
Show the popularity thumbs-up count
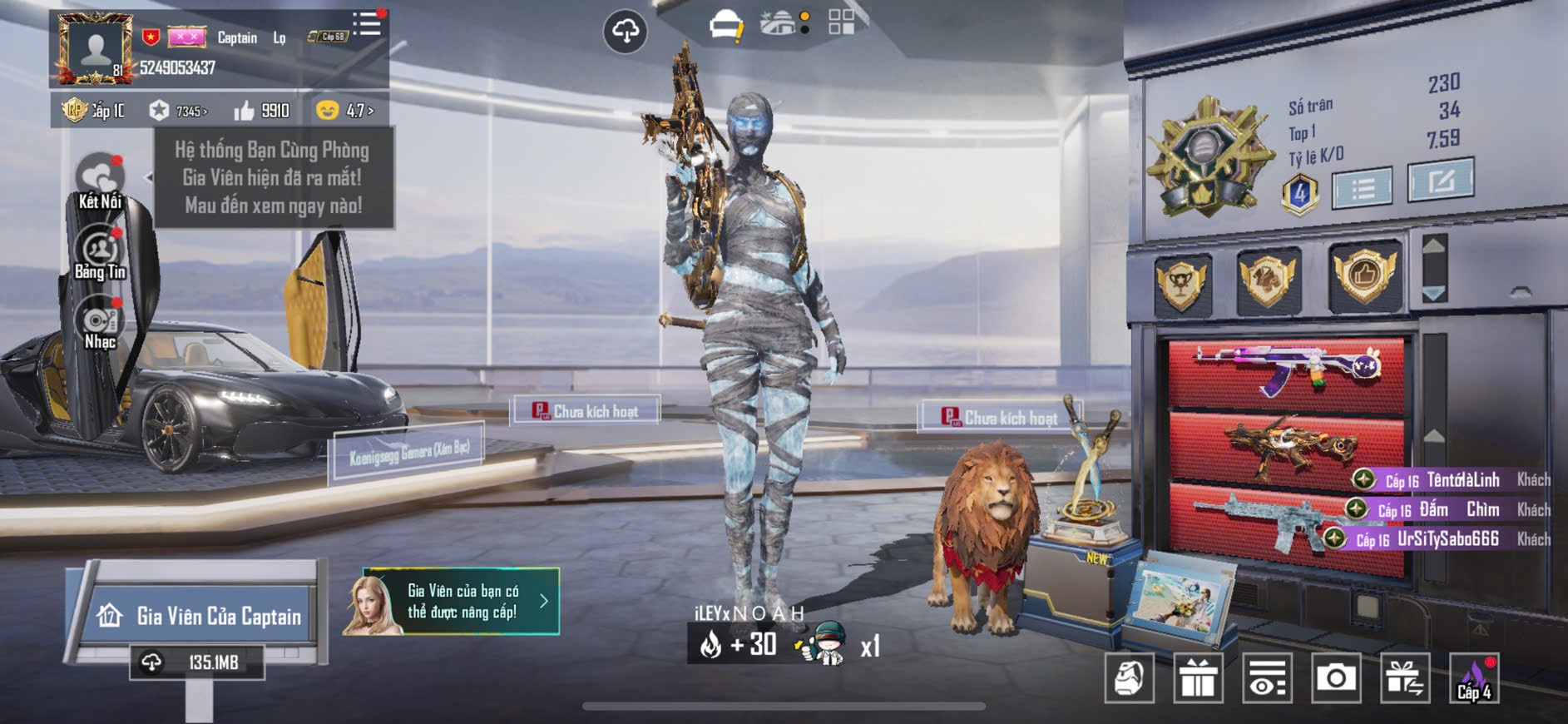[x=262, y=111]
